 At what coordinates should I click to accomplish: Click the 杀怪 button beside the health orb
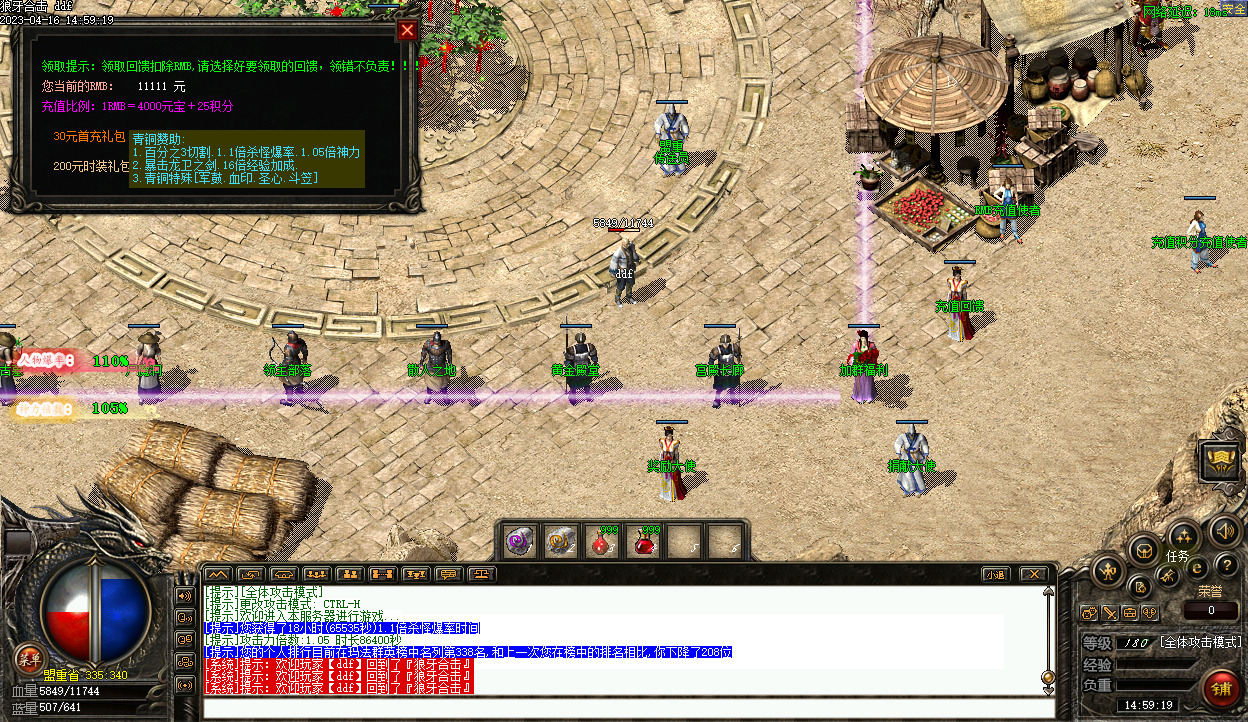(29, 657)
